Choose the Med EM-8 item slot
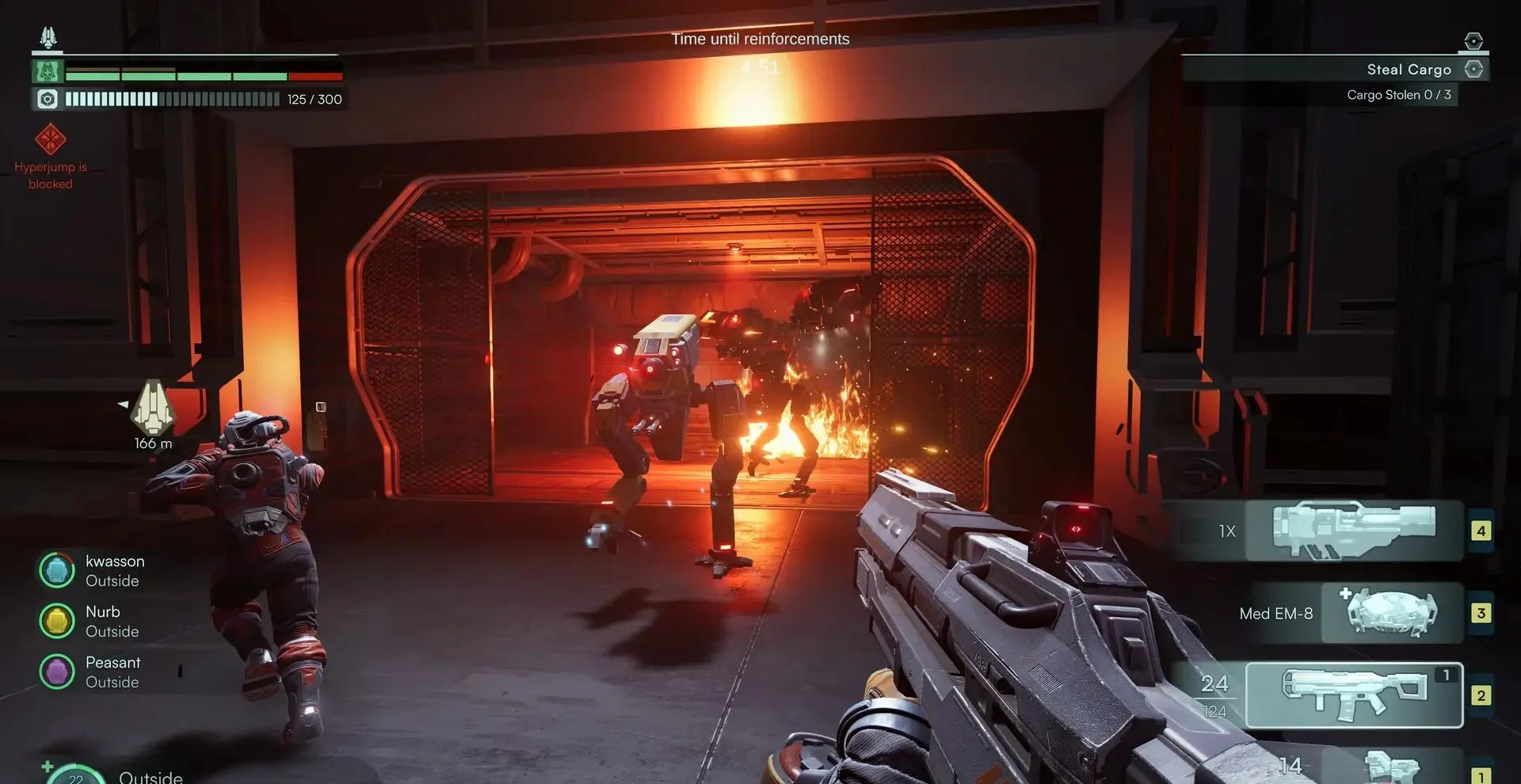The height and width of the screenshot is (784, 1521). click(1391, 613)
